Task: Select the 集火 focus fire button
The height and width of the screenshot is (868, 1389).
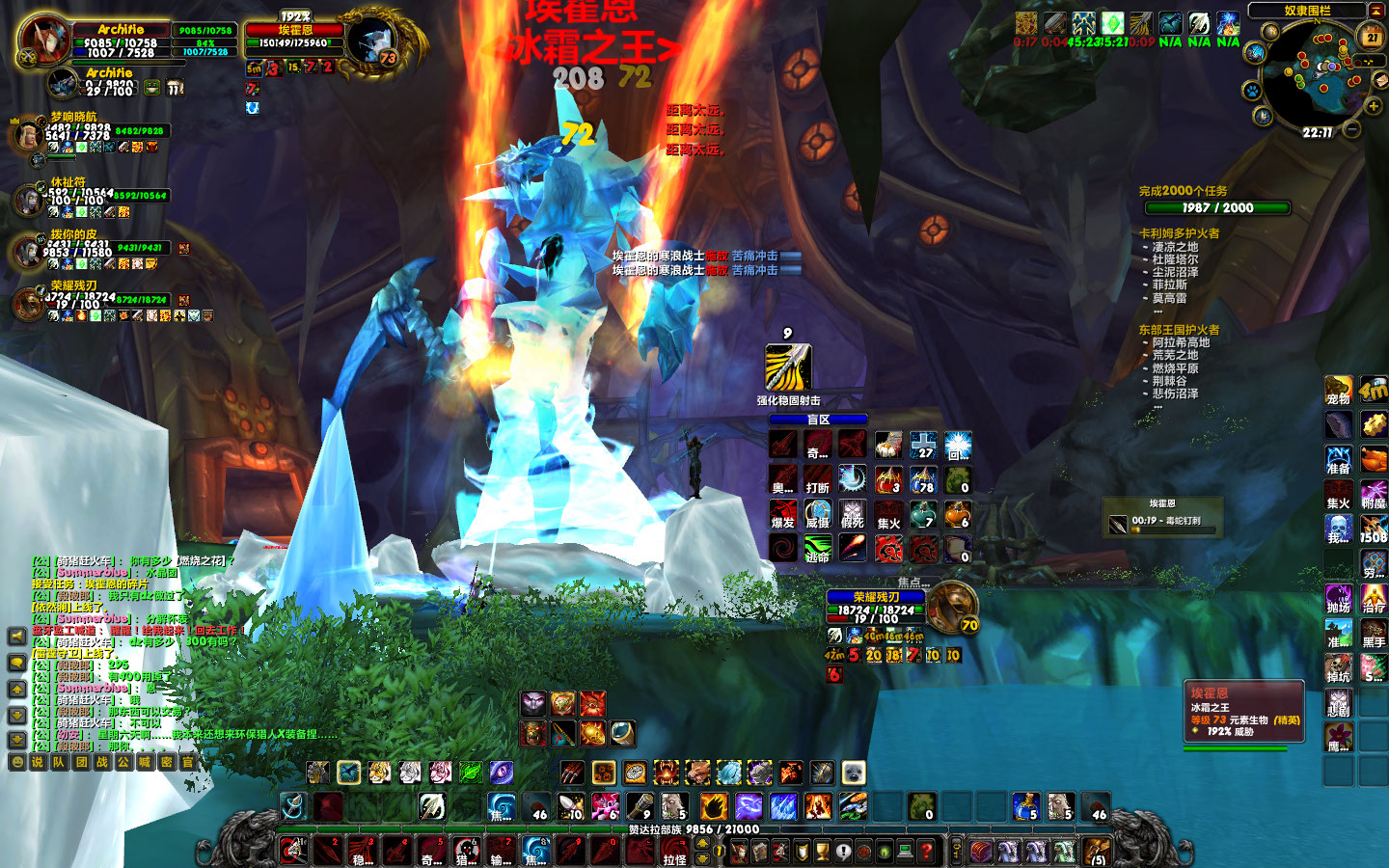Action: 888,514
